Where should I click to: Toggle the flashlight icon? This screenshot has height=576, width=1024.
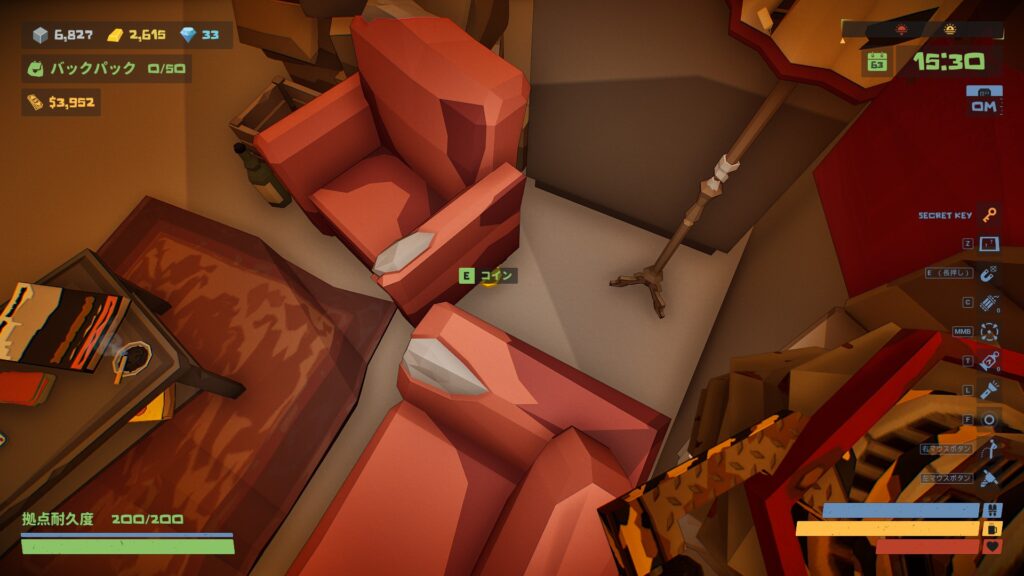click(x=989, y=390)
